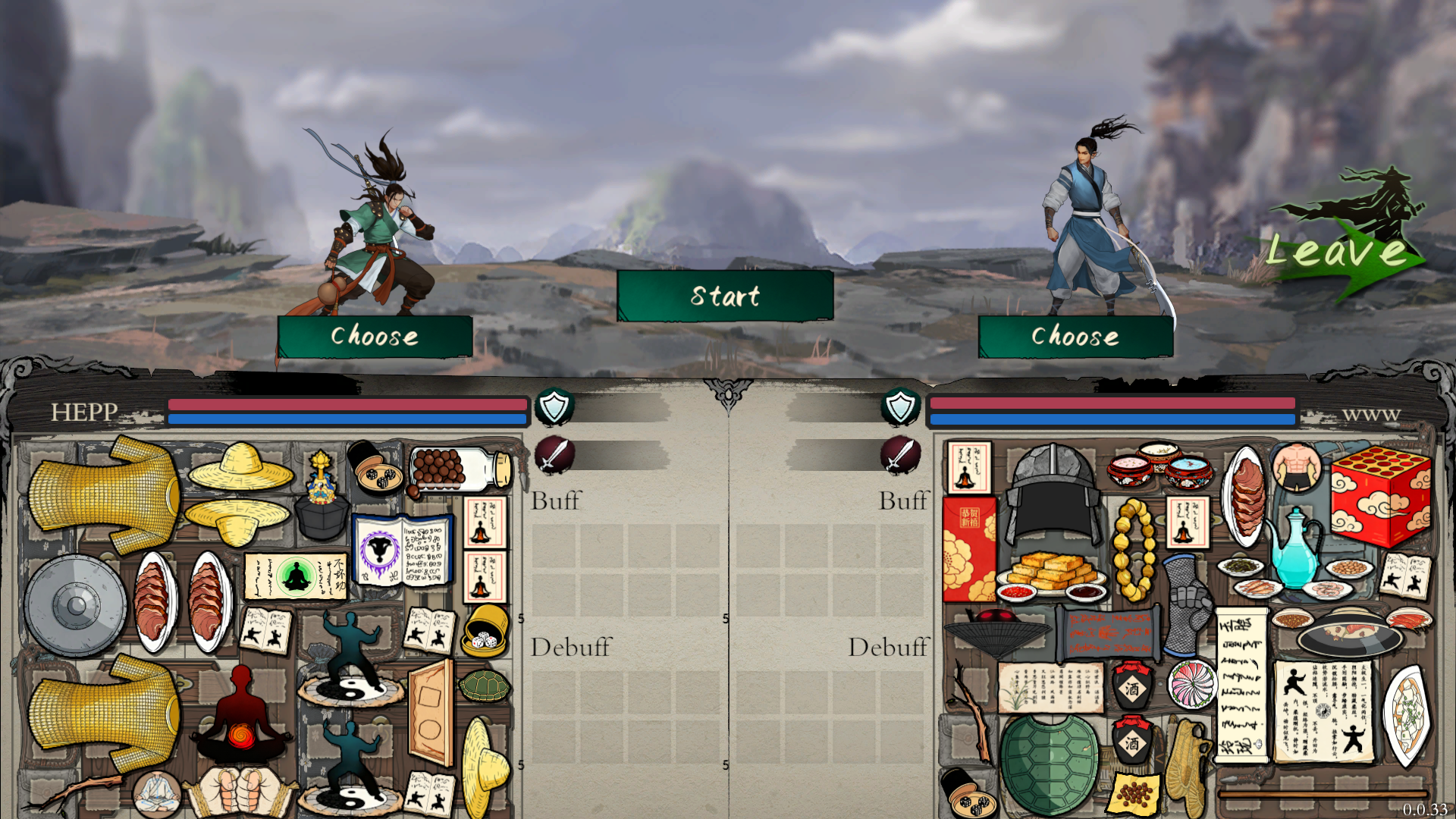1456x819 pixels.
Task: Choose a fighter for the HEPP side
Action: pyautogui.click(x=375, y=336)
